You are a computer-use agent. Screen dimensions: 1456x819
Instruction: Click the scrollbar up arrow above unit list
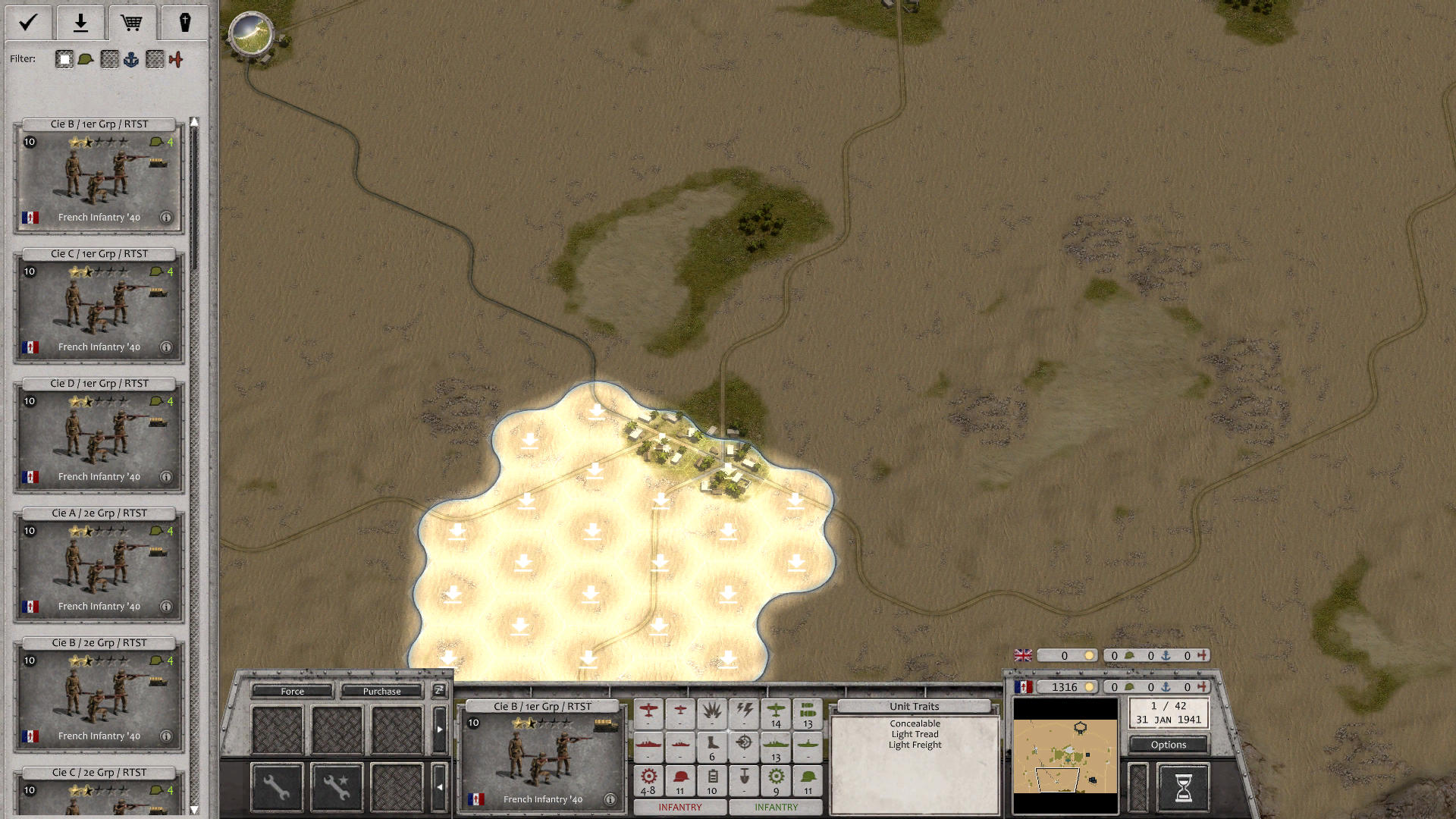tap(195, 120)
